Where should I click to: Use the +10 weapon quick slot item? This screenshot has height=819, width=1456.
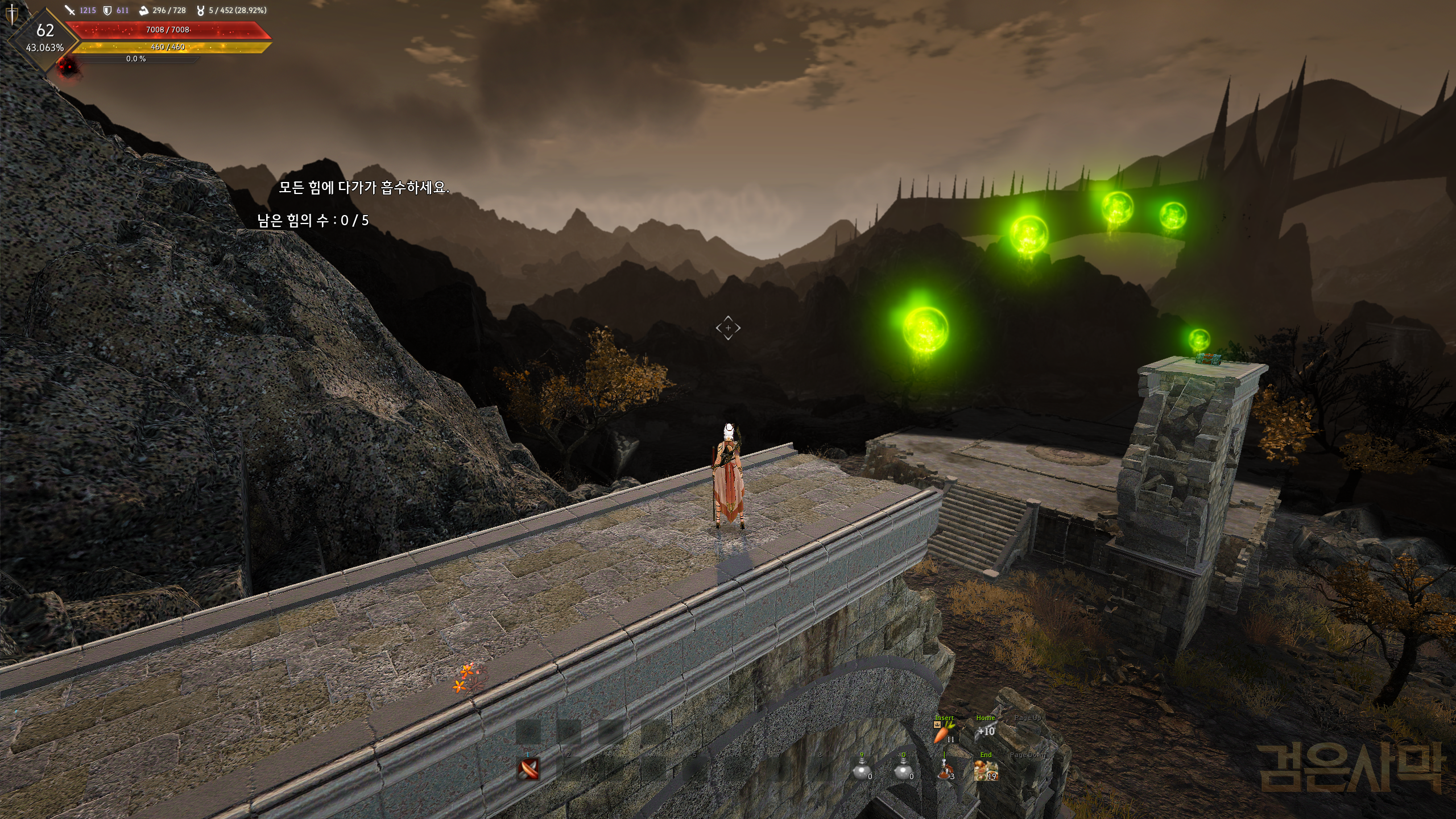point(986,732)
